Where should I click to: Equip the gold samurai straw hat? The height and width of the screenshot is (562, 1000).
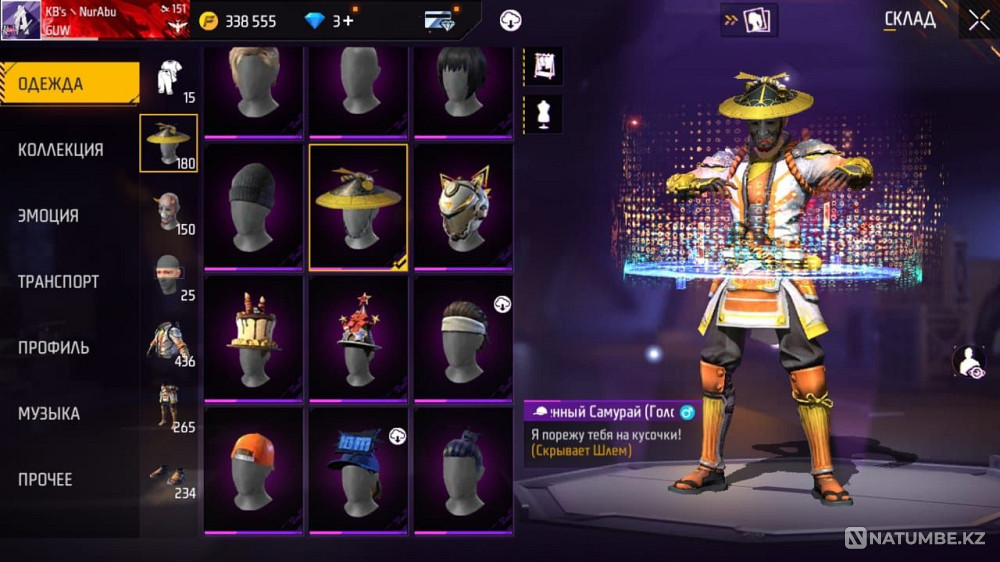tap(358, 206)
